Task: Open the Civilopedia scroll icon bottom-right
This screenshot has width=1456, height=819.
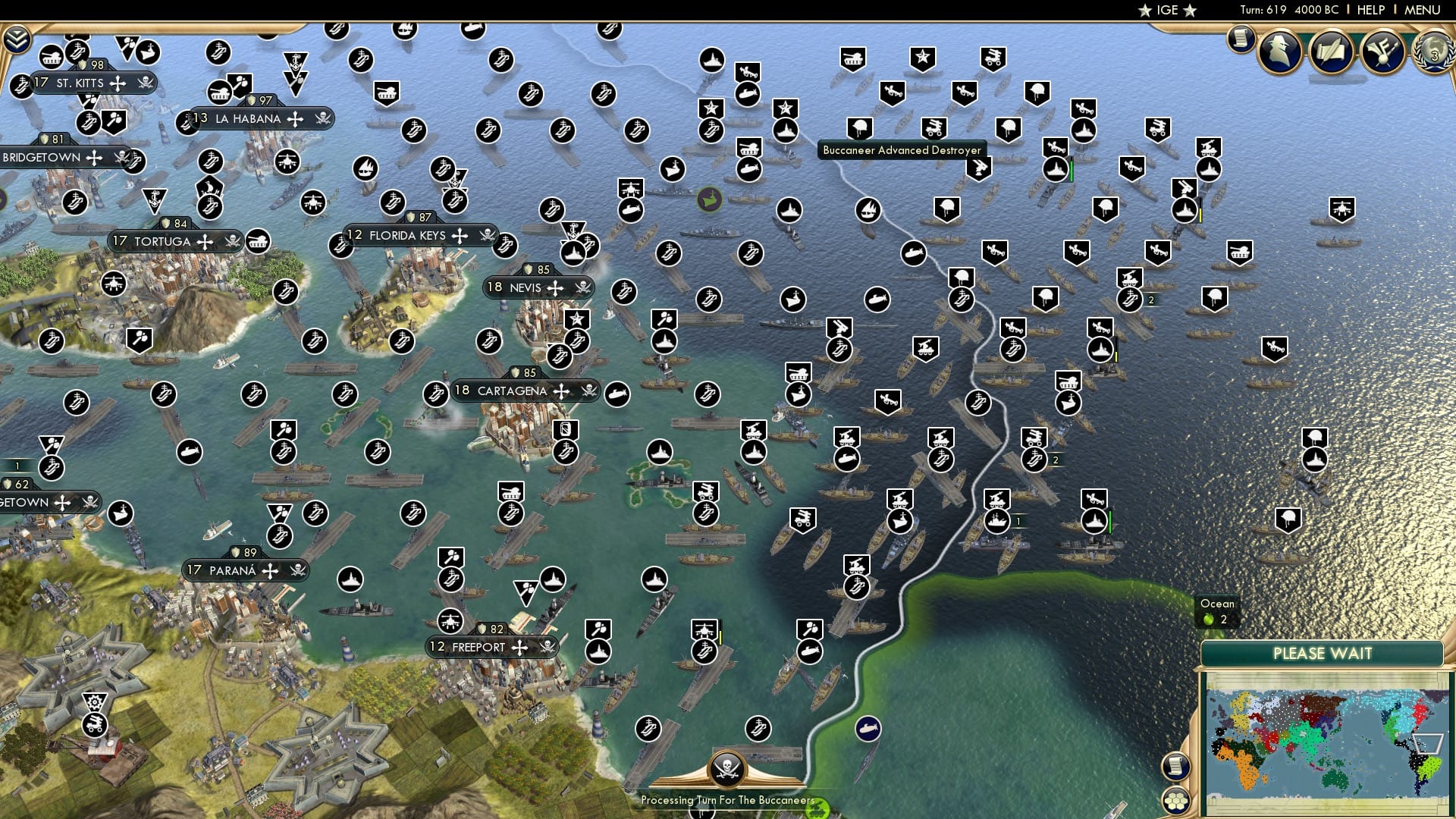Action: tap(1175, 768)
